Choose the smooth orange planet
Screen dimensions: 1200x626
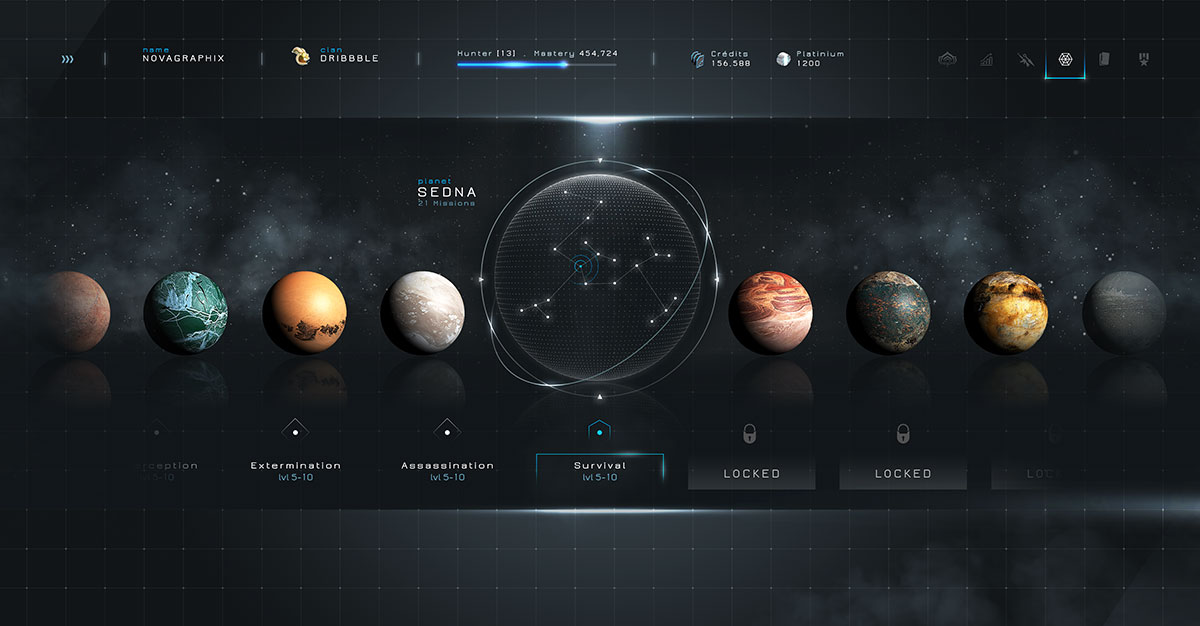[304, 313]
